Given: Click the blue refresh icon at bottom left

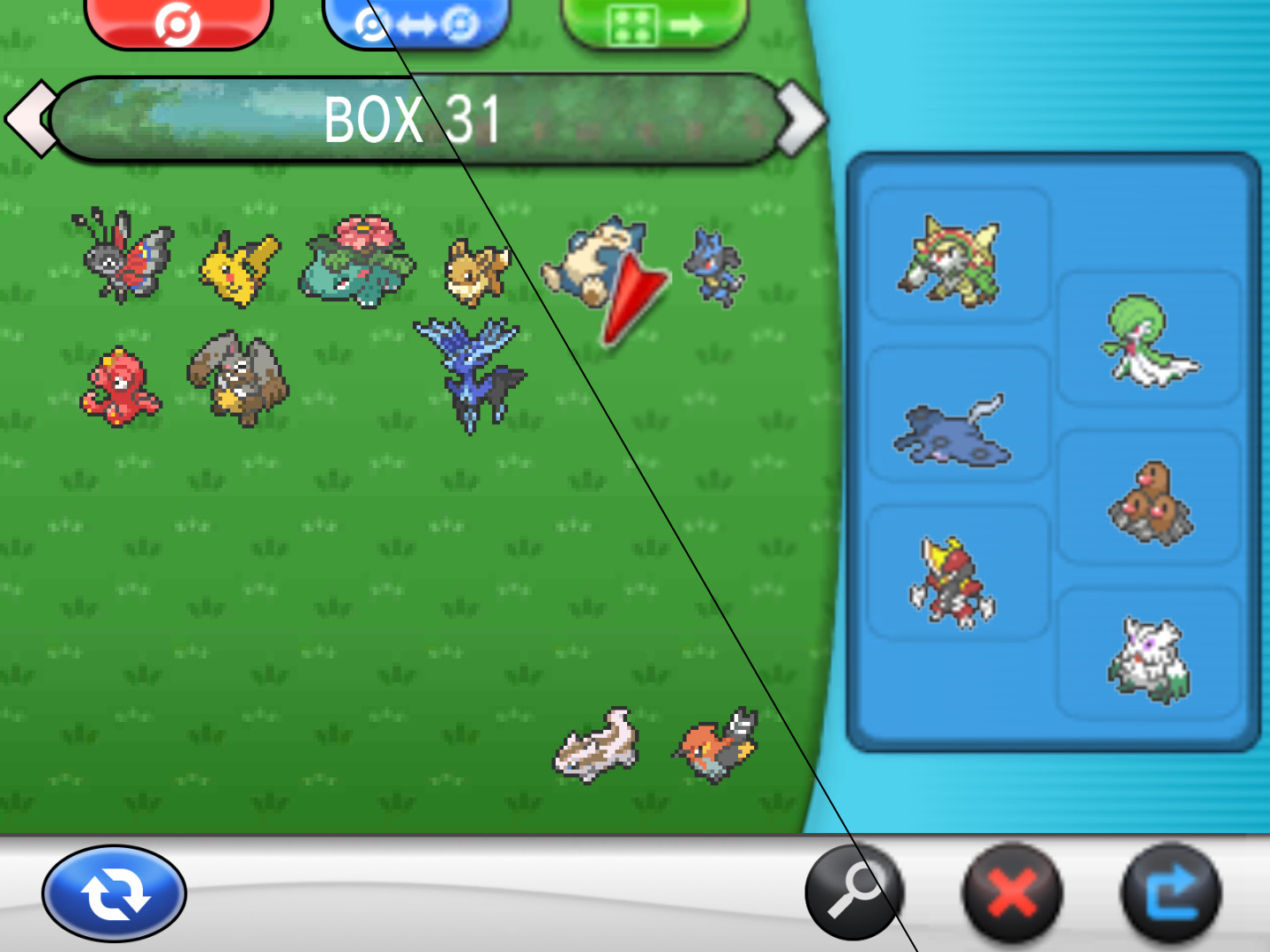Looking at the screenshot, I should tap(115, 892).
